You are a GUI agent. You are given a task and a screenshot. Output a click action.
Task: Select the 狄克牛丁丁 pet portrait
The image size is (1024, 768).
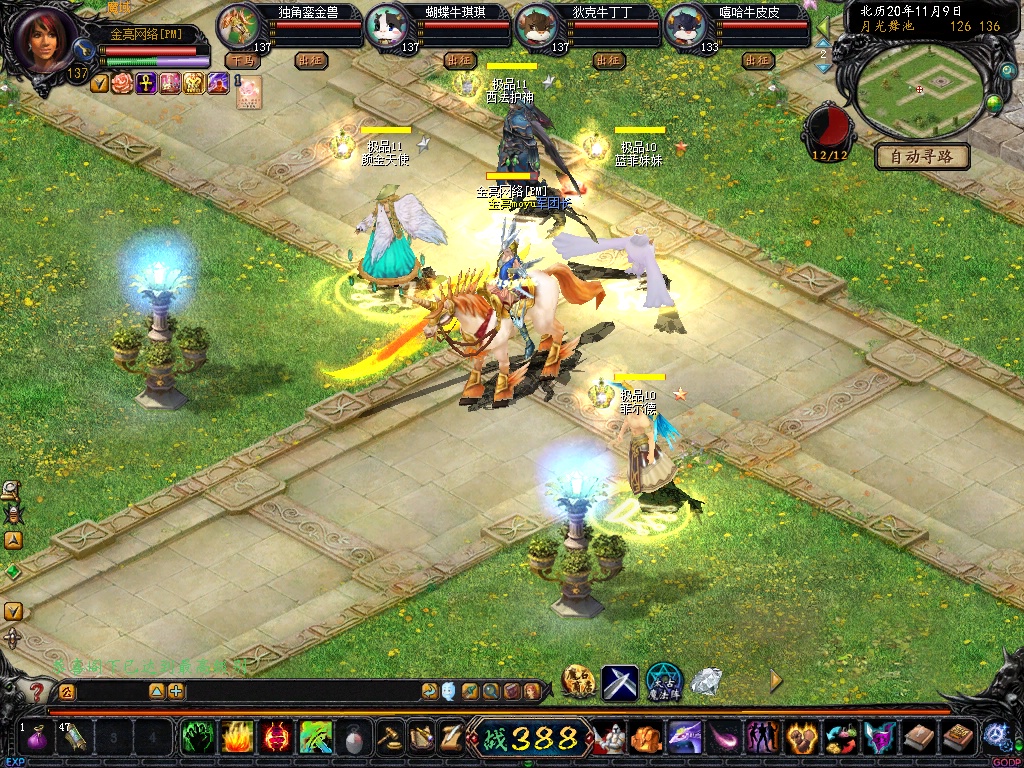coord(537,26)
